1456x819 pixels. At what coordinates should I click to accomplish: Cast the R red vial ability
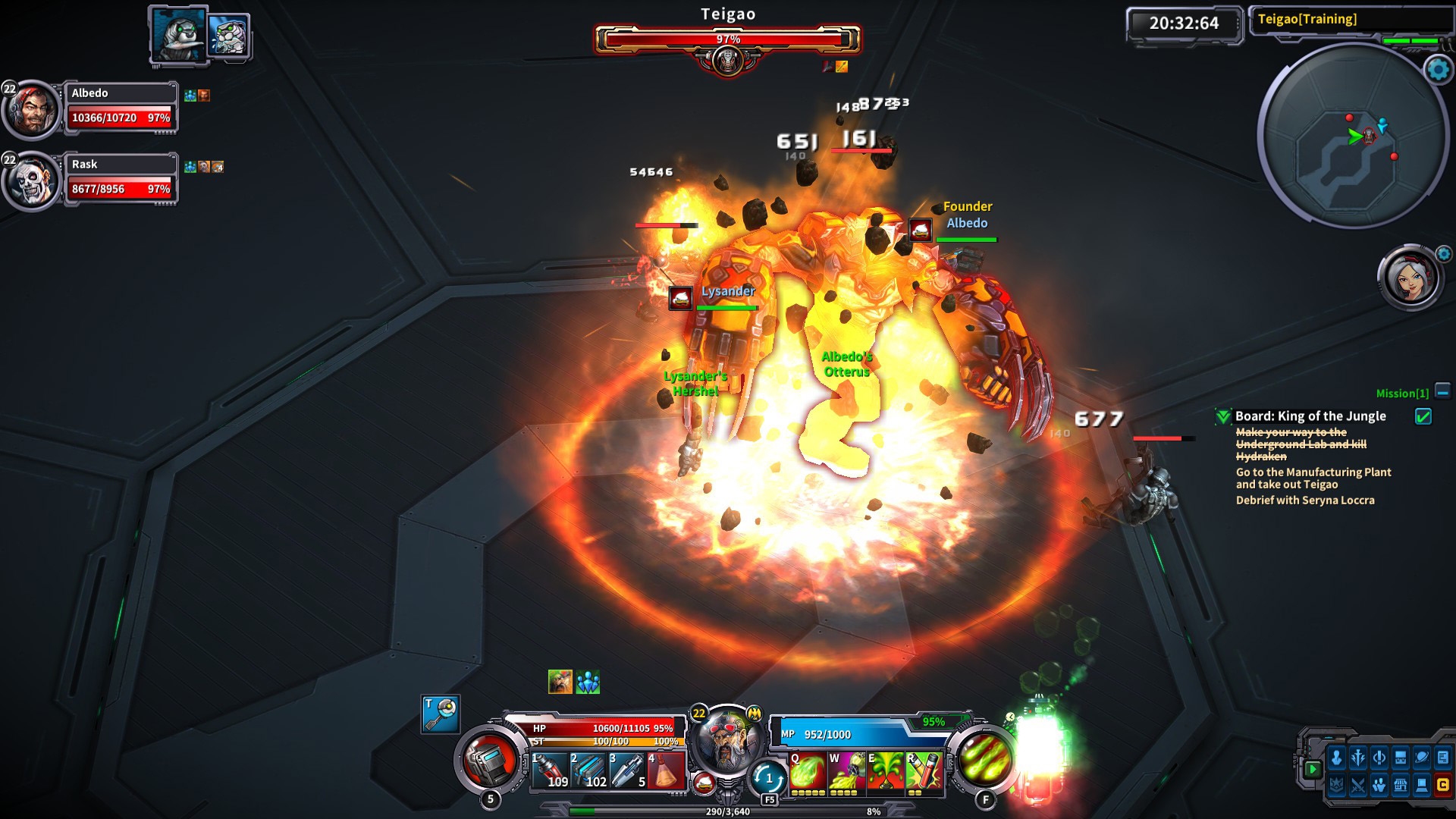point(924,773)
